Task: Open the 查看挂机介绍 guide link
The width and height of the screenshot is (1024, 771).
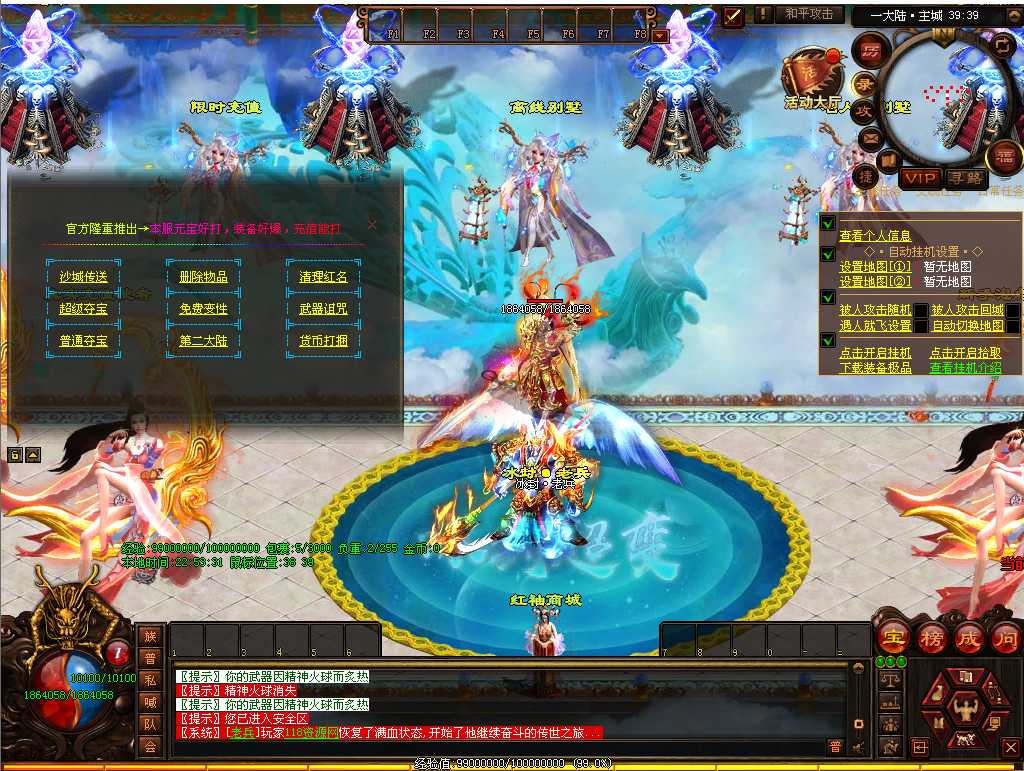Action: point(965,368)
